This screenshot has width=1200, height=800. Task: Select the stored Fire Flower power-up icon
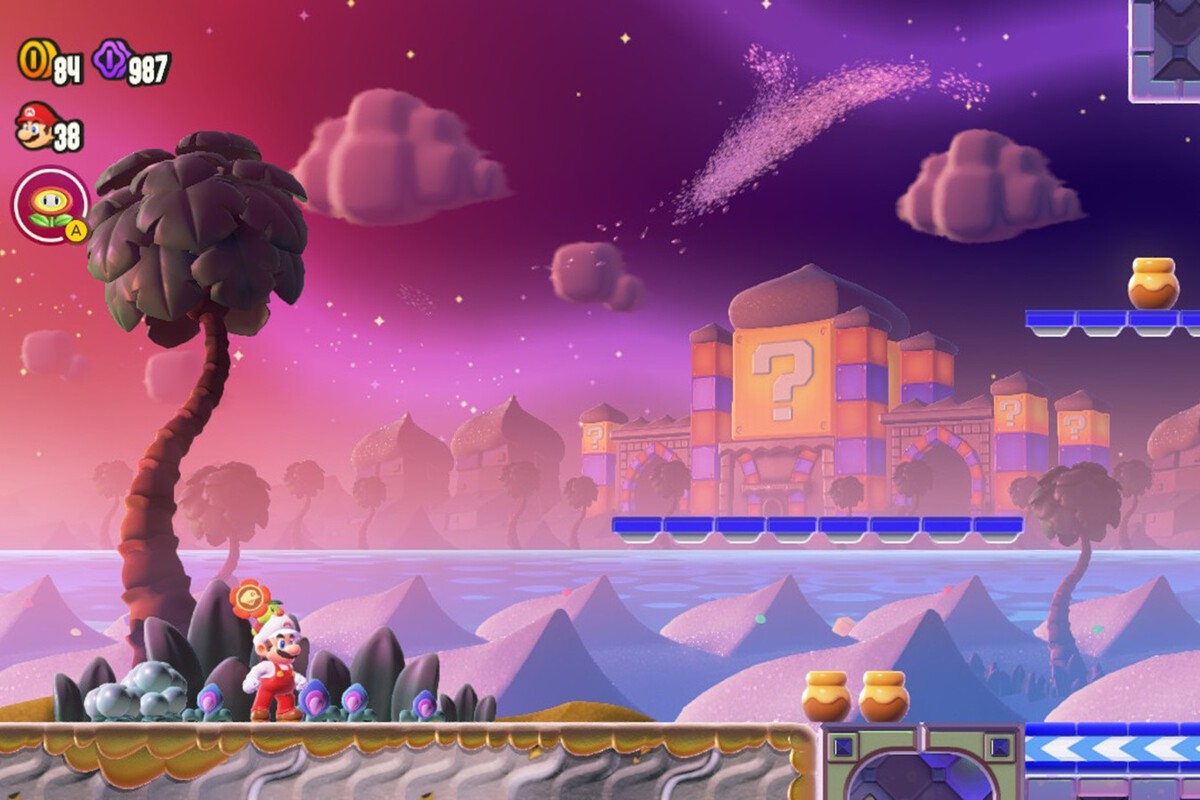click(x=49, y=205)
